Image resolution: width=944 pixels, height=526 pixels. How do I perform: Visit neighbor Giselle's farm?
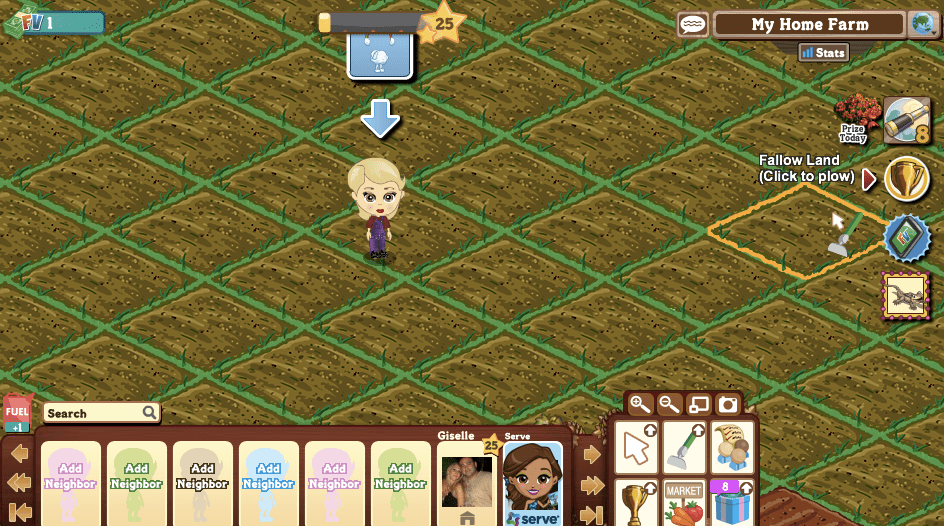click(466, 483)
